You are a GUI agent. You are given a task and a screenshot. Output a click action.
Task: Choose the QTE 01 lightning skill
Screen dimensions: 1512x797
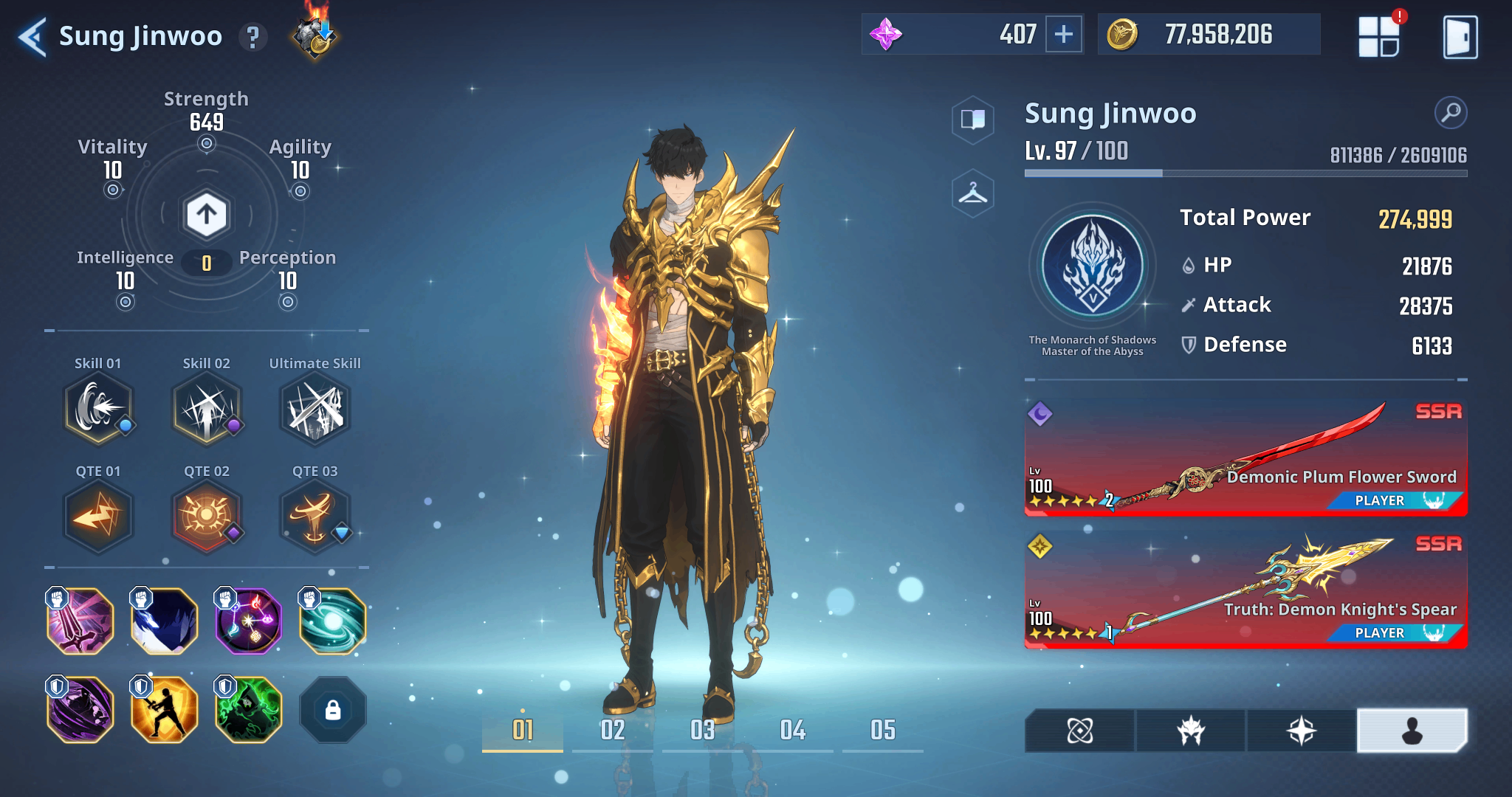[98, 516]
